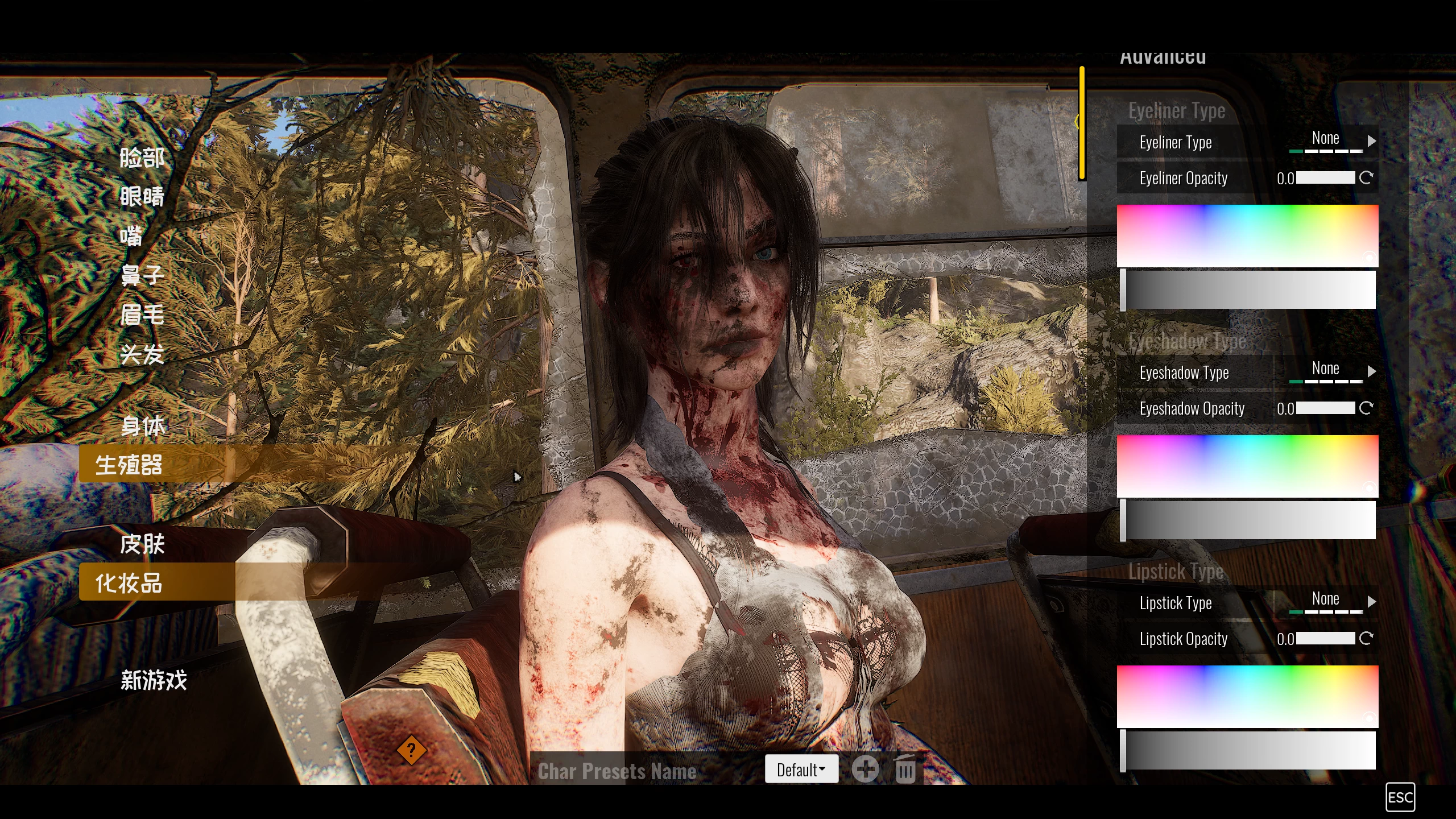
Task: Advance Lipstick Type to next option
Action: click(x=1372, y=601)
